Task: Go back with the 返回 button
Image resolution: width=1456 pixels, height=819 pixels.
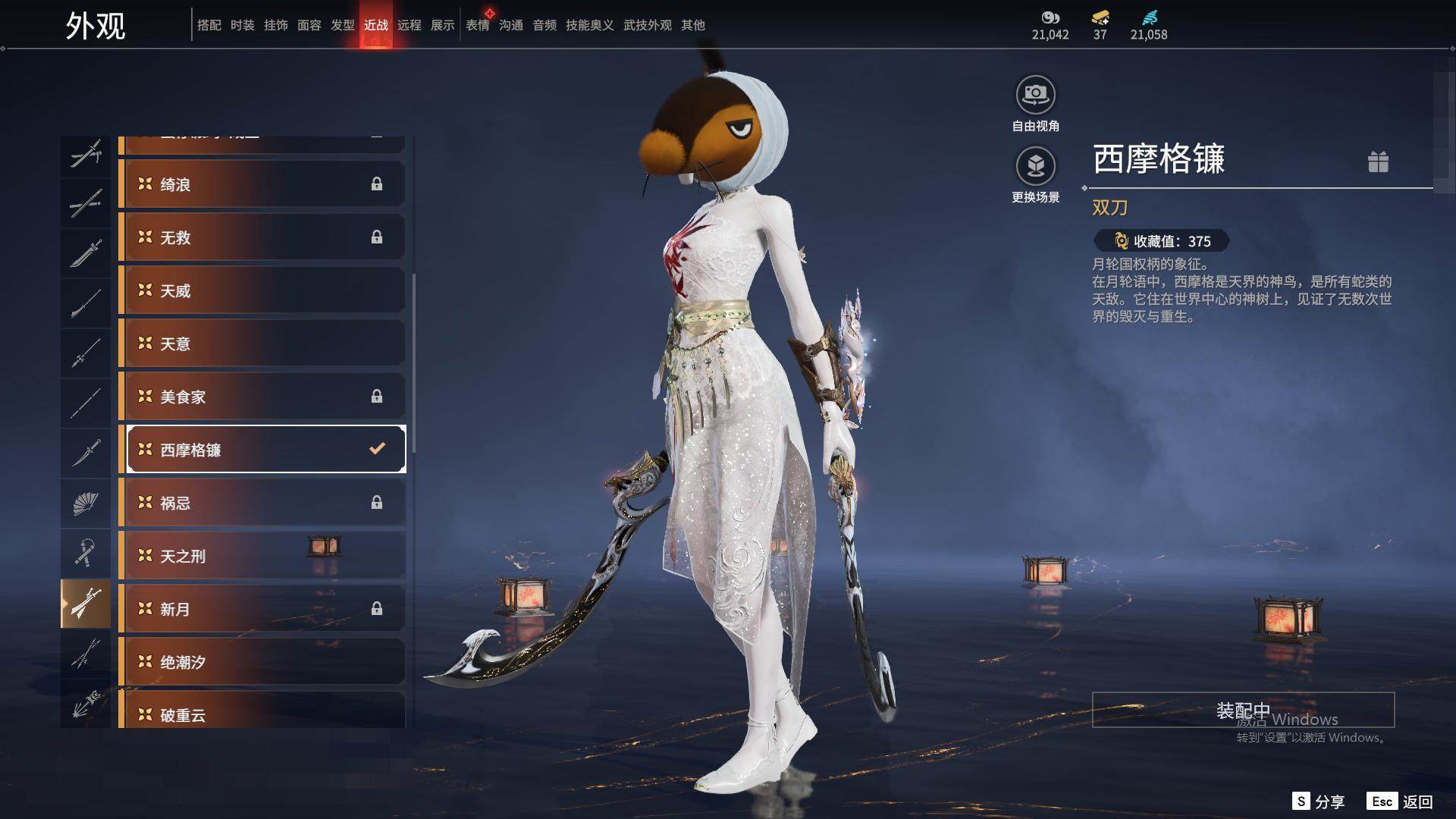Action: [x=1401, y=802]
